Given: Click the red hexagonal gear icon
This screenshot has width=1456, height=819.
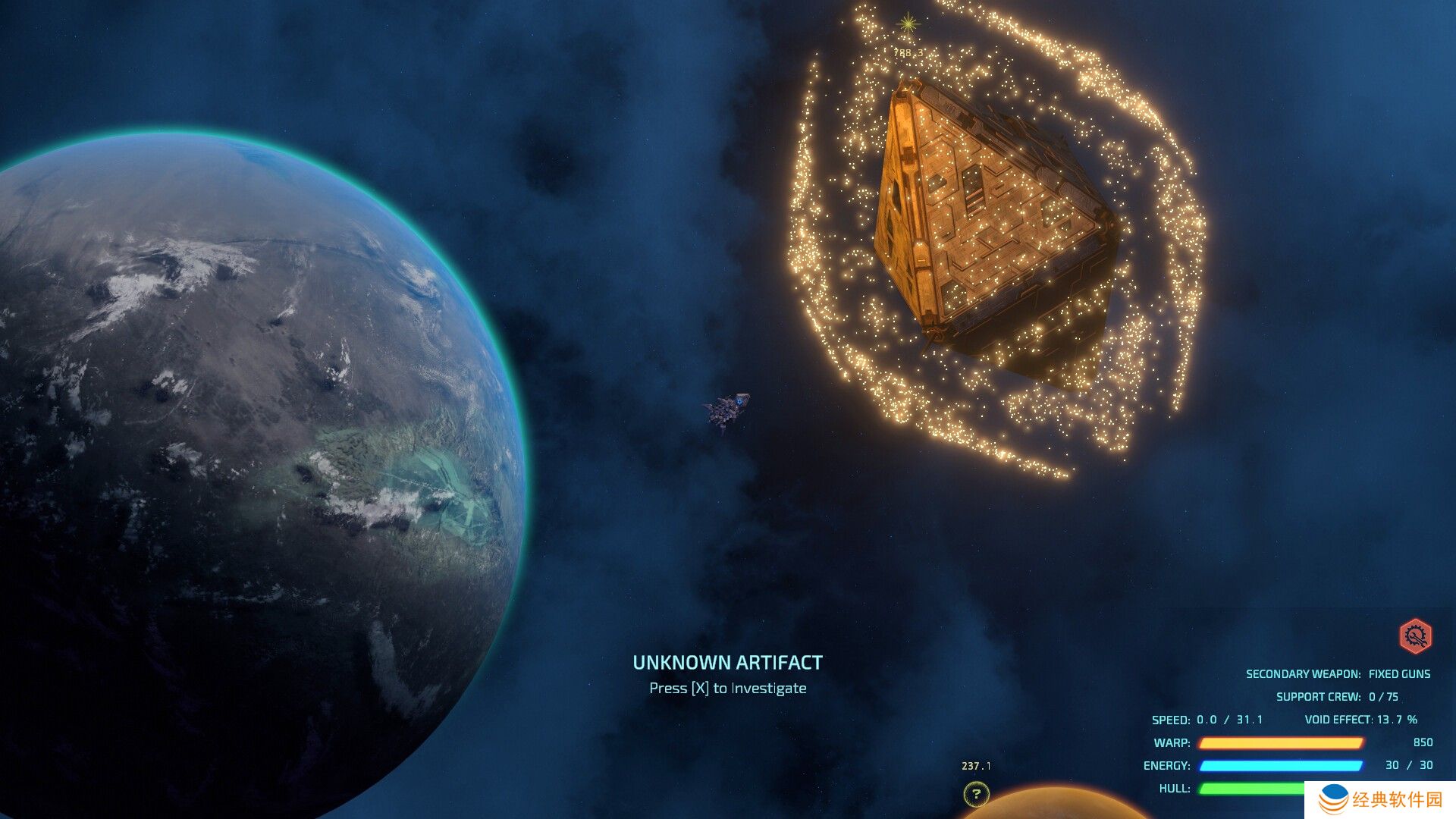Looking at the screenshot, I should point(1415,636).
